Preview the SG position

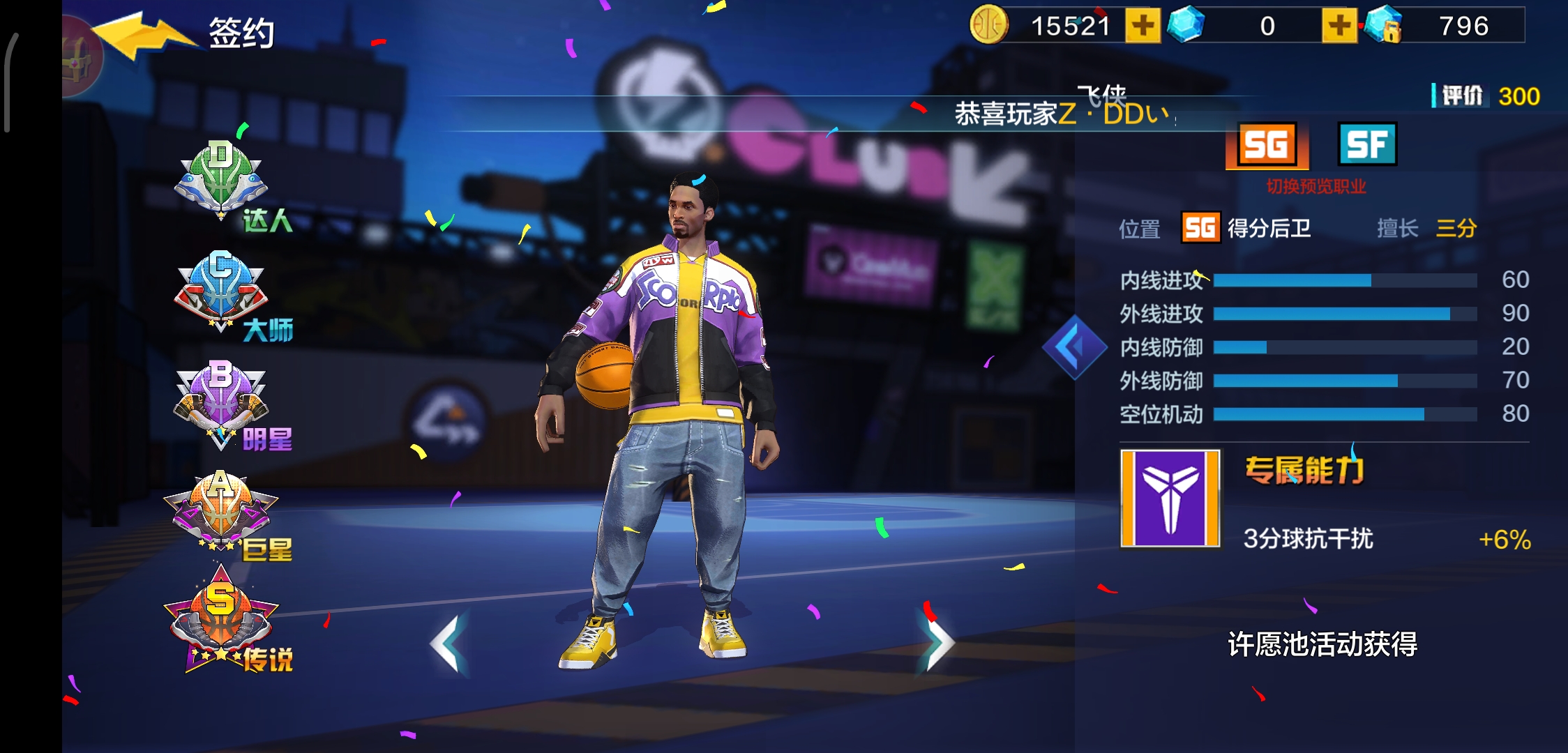pyautogui.click(x=1266, y=145)
